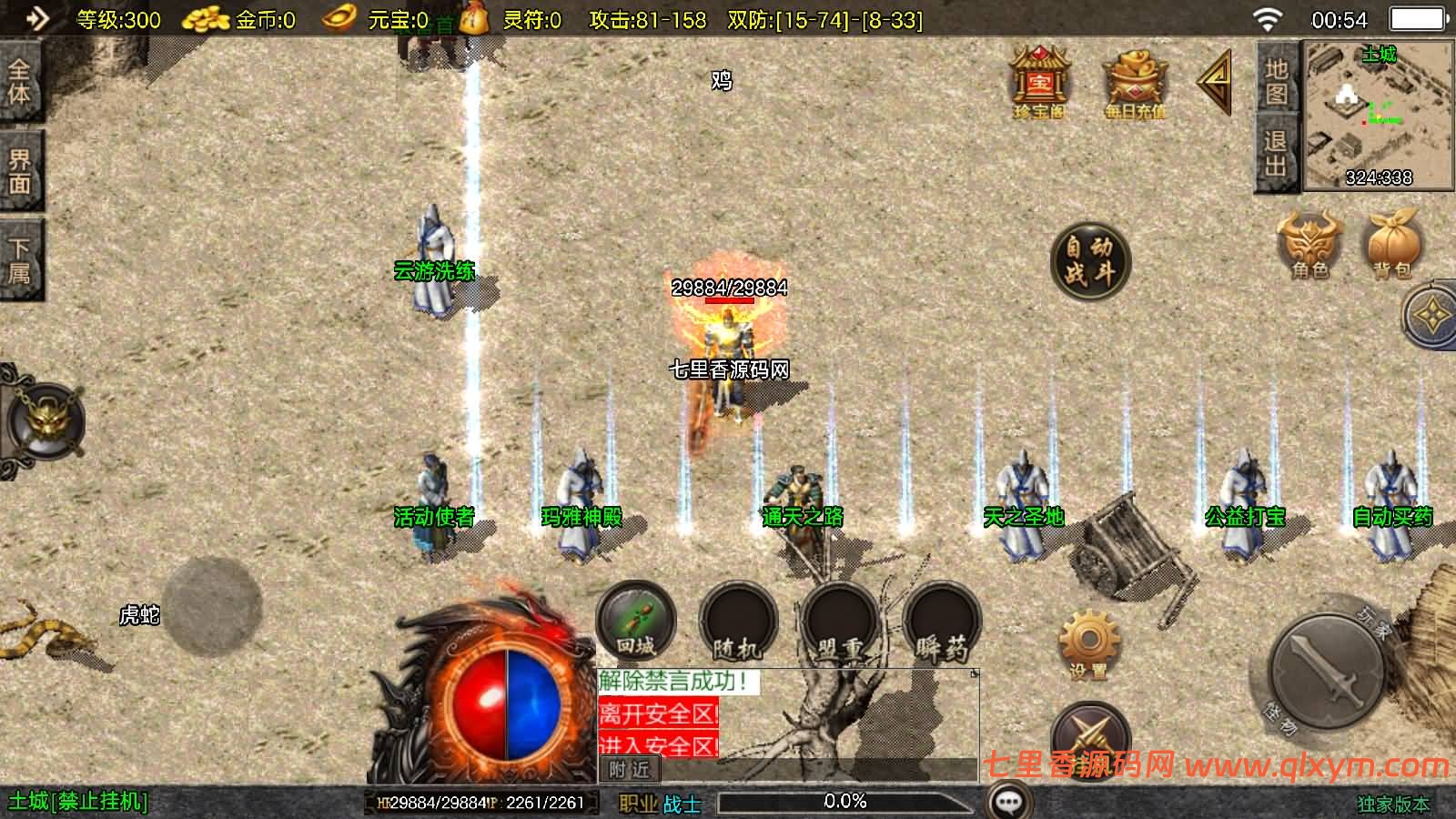The width and height of the screenshot is (1456, 819).
Task: Click the 退出 exit button
Action: (x=1276, y=153)
